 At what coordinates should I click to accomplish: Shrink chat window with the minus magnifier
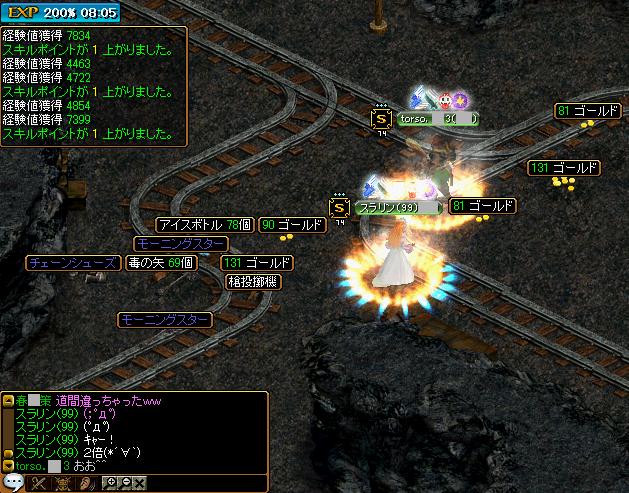(x=125, y=483)
